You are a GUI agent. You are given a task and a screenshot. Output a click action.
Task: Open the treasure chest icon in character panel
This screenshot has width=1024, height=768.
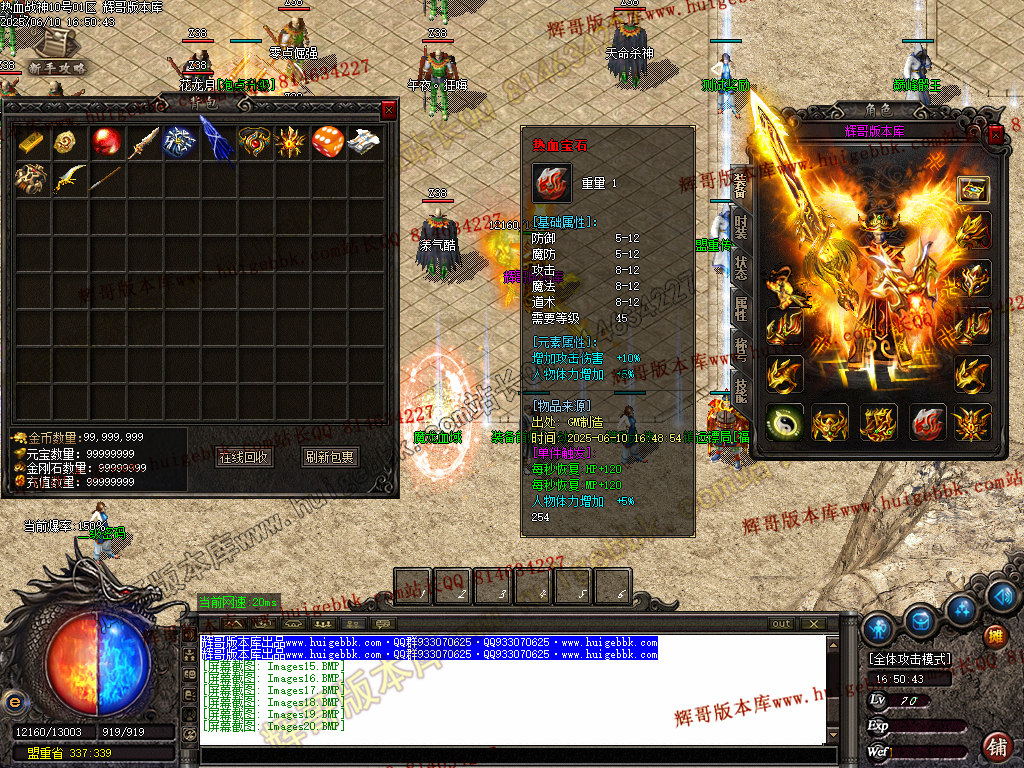tap(972, 190)
